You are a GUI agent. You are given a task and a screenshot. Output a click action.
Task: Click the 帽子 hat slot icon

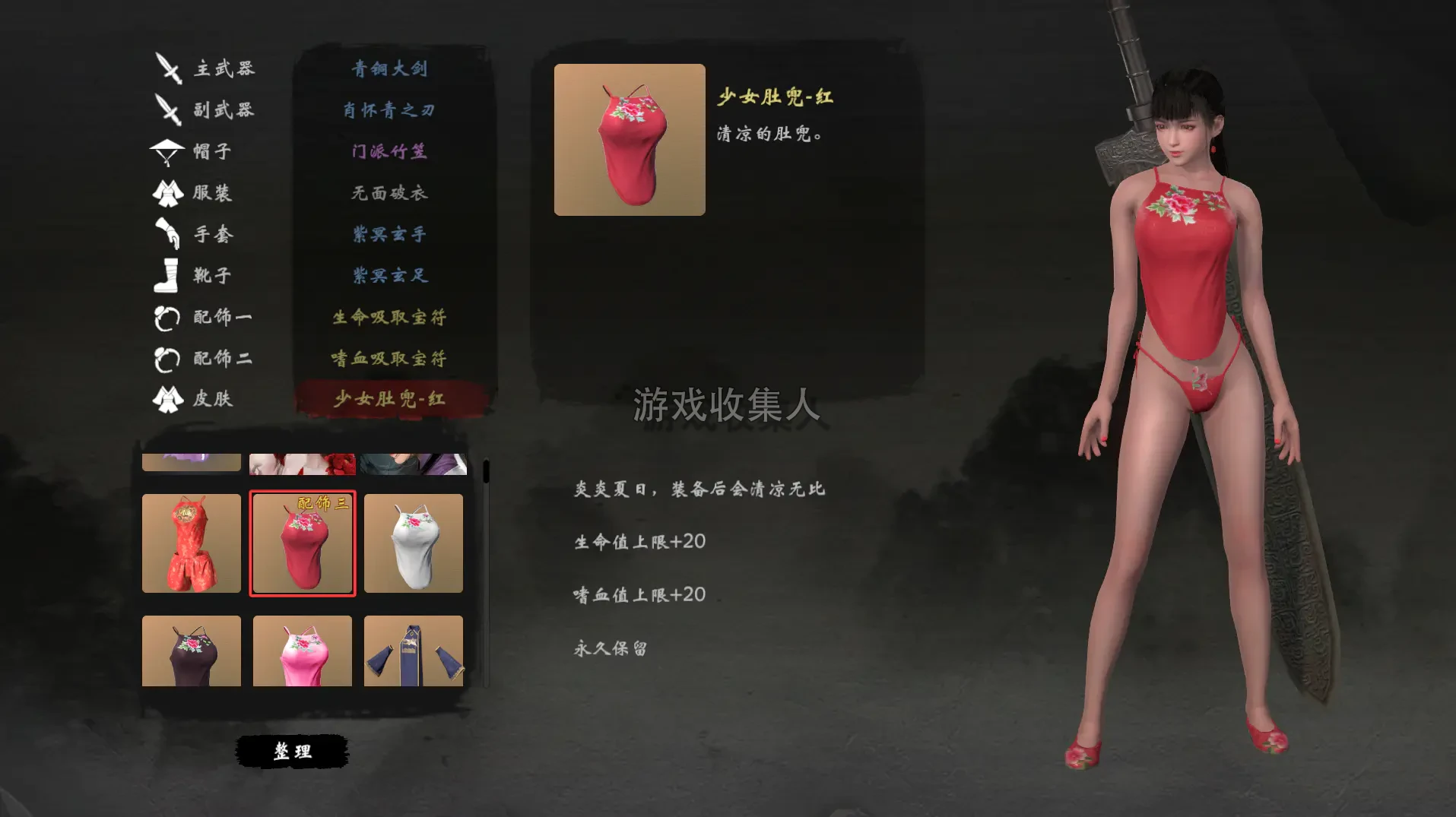click(169, 151)
